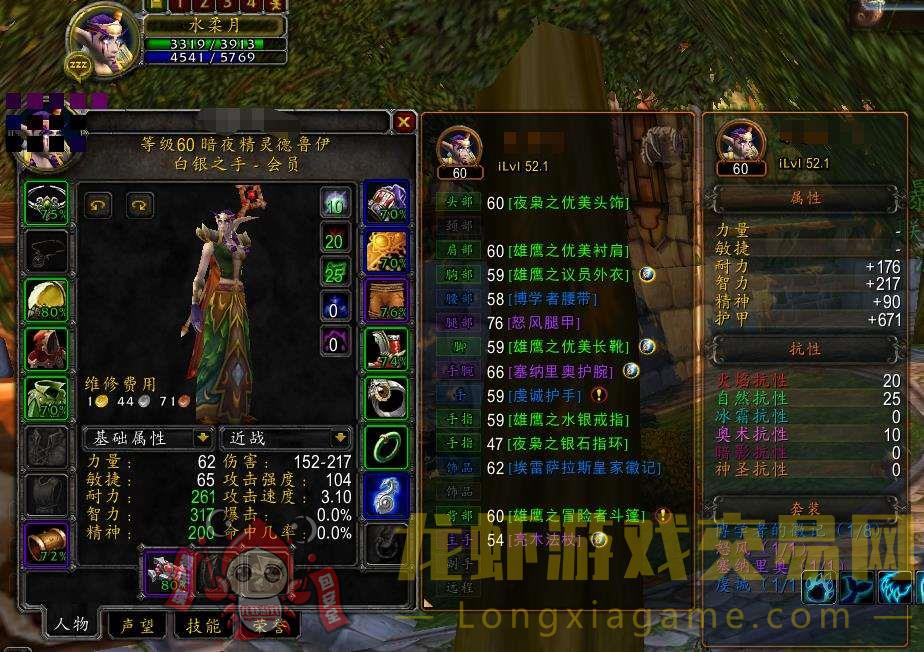Rotate the character model right
This screenshot has height=652, width=924.
click(x=139, y=205)
